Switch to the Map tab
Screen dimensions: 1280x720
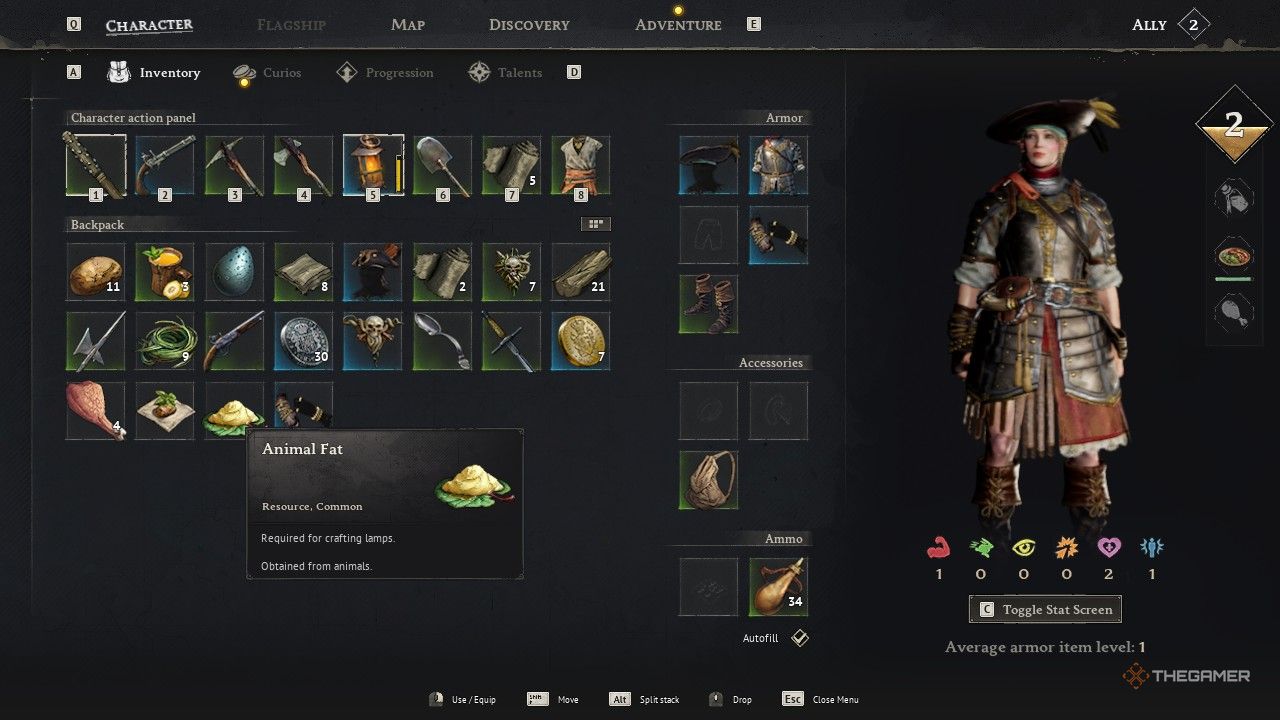pos(408,25)
